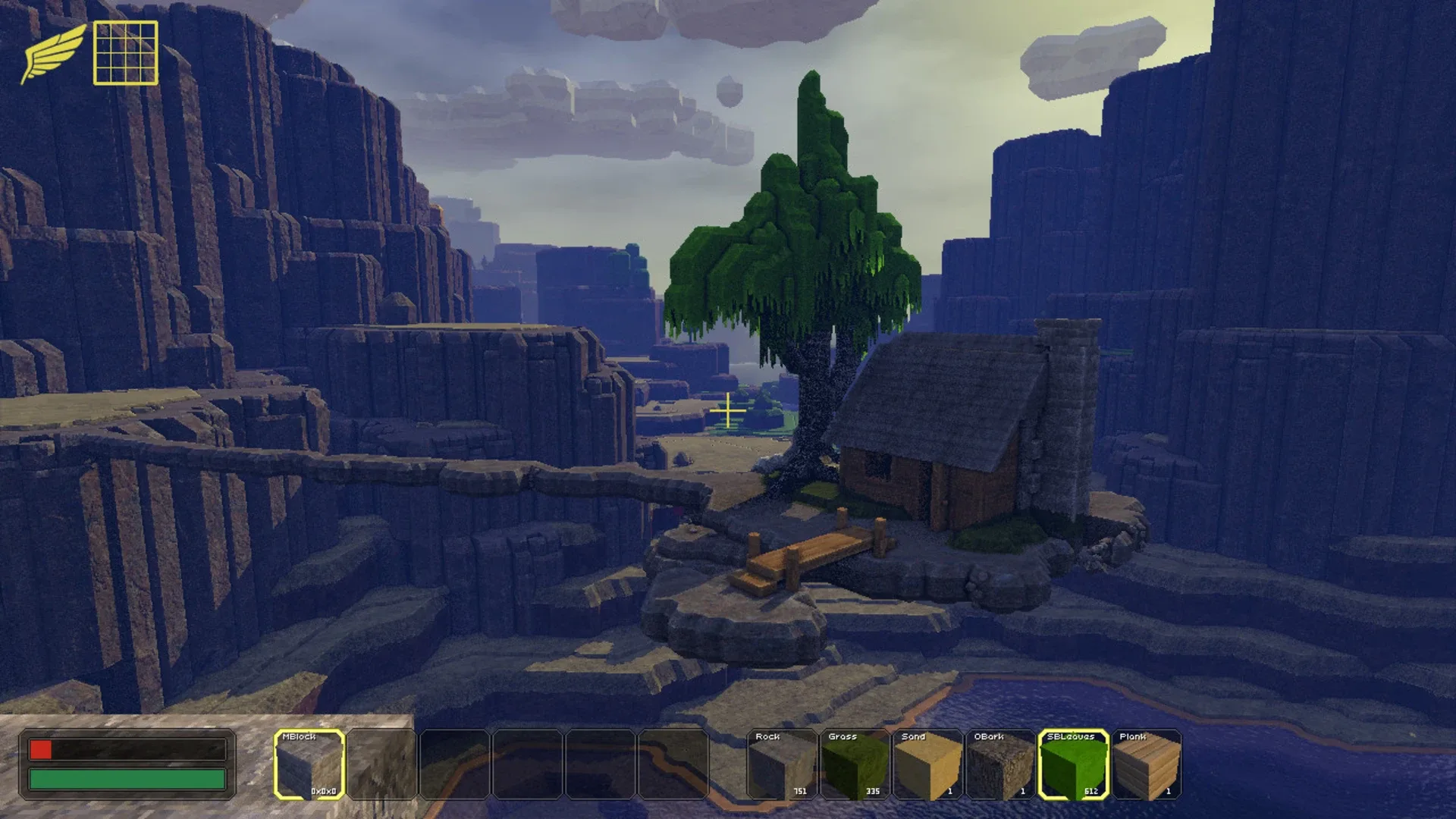Select the MBlock tool slot
This screenshot has width=1456, height=819.
click(x=311, y=766)
